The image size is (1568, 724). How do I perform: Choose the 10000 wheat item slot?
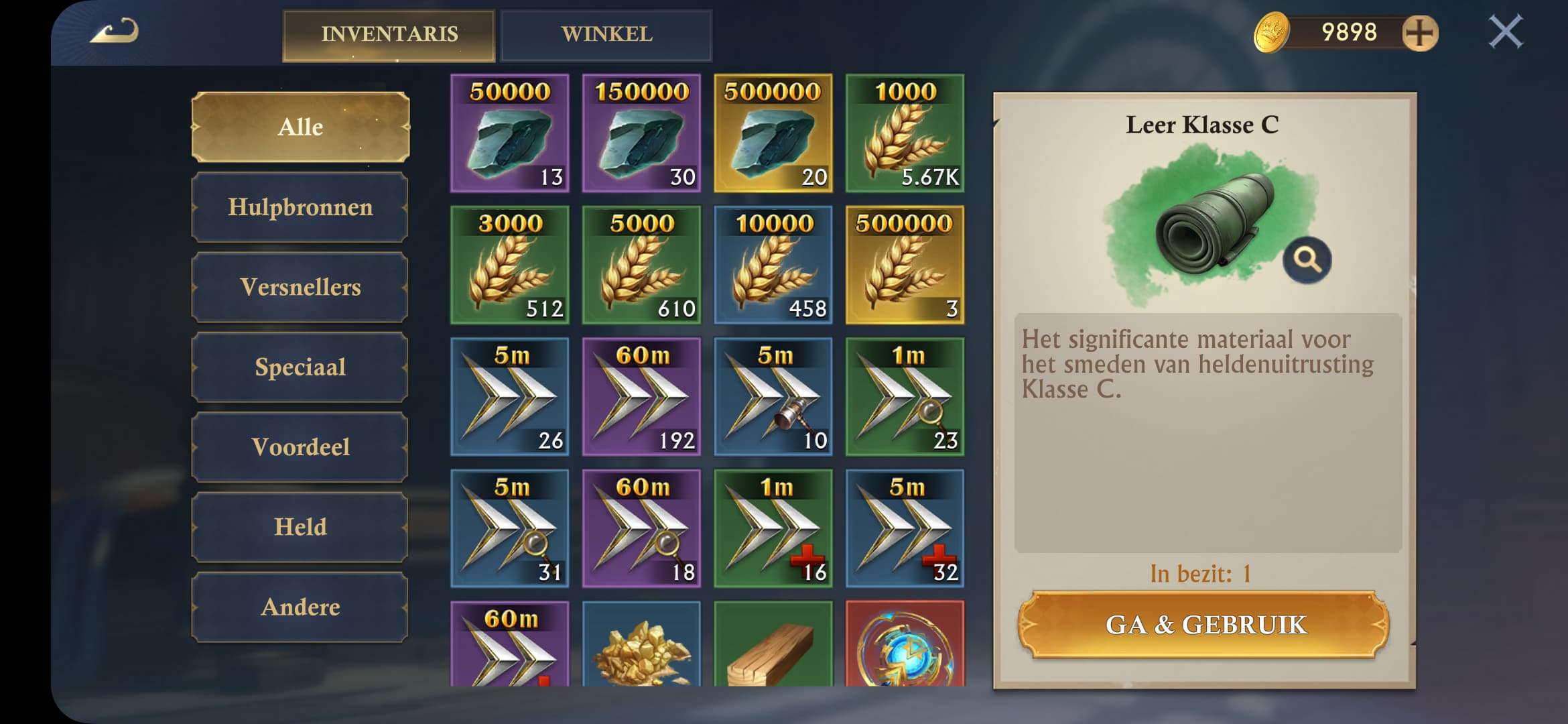tap(773, 265)
